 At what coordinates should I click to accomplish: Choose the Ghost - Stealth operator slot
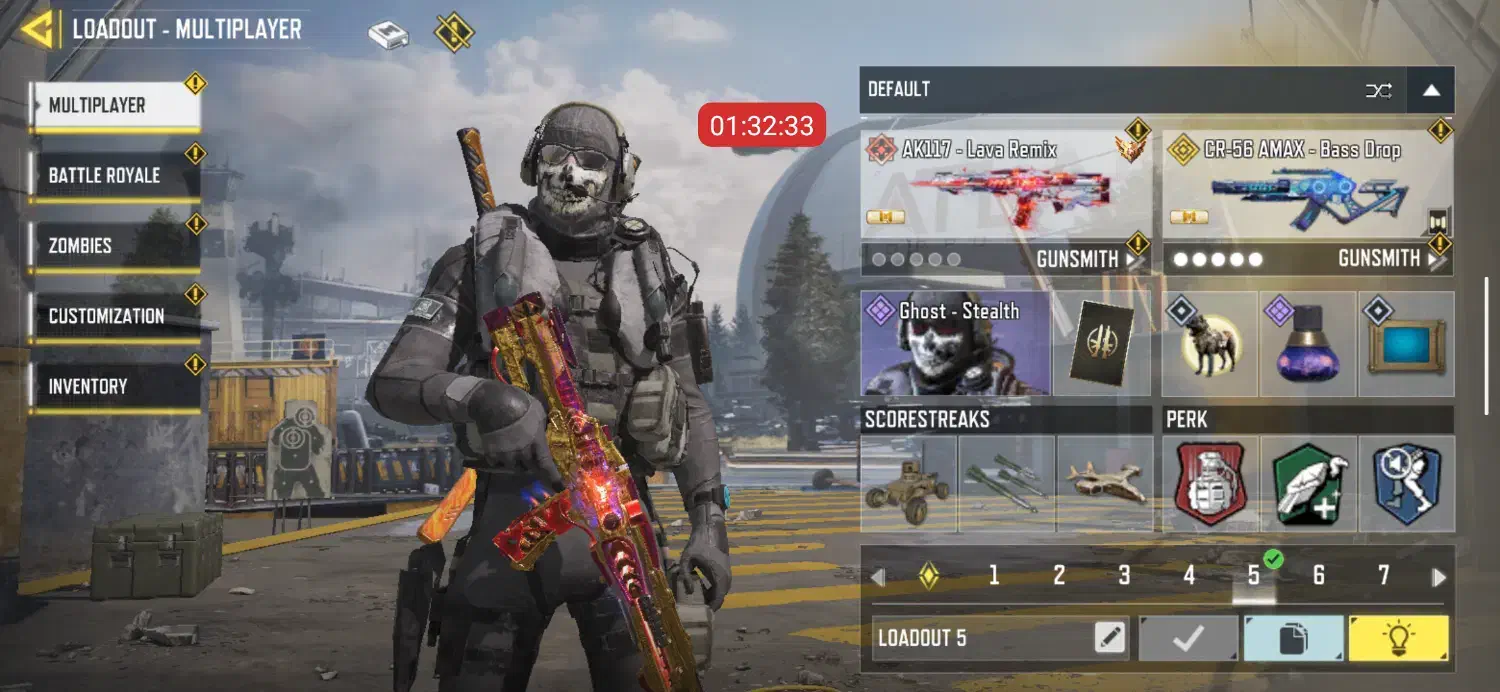(x=955, y=343)
